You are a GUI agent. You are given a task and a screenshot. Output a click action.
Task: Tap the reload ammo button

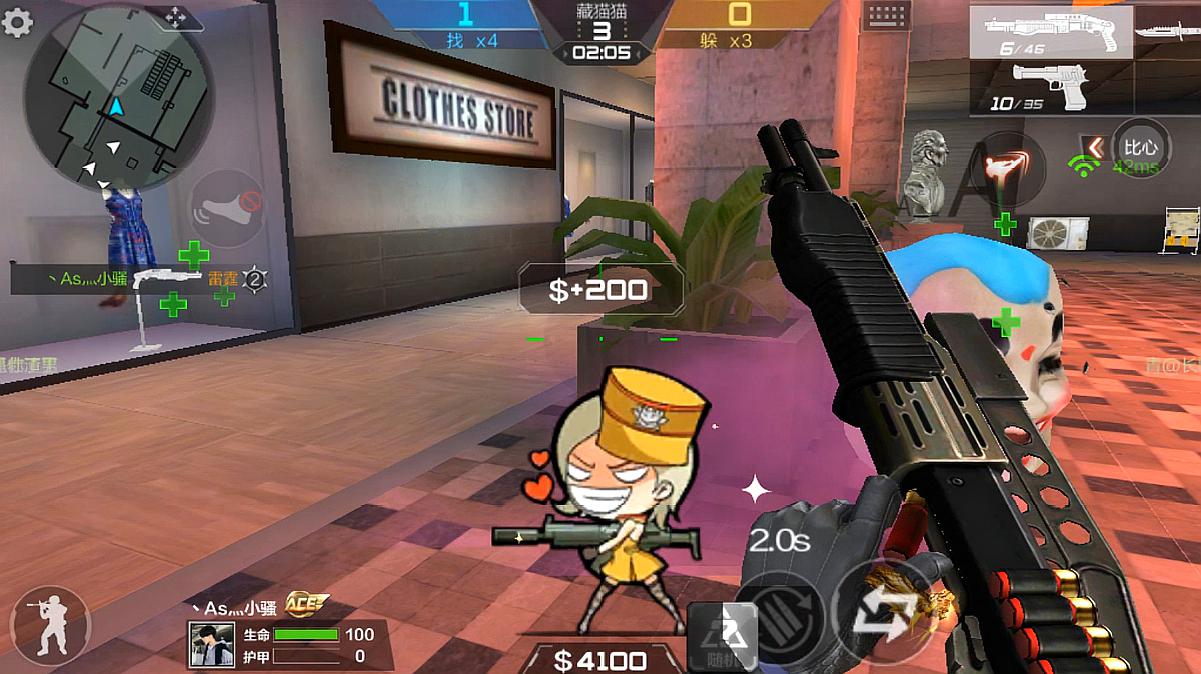pyautogui.click(x=785, y=613)
